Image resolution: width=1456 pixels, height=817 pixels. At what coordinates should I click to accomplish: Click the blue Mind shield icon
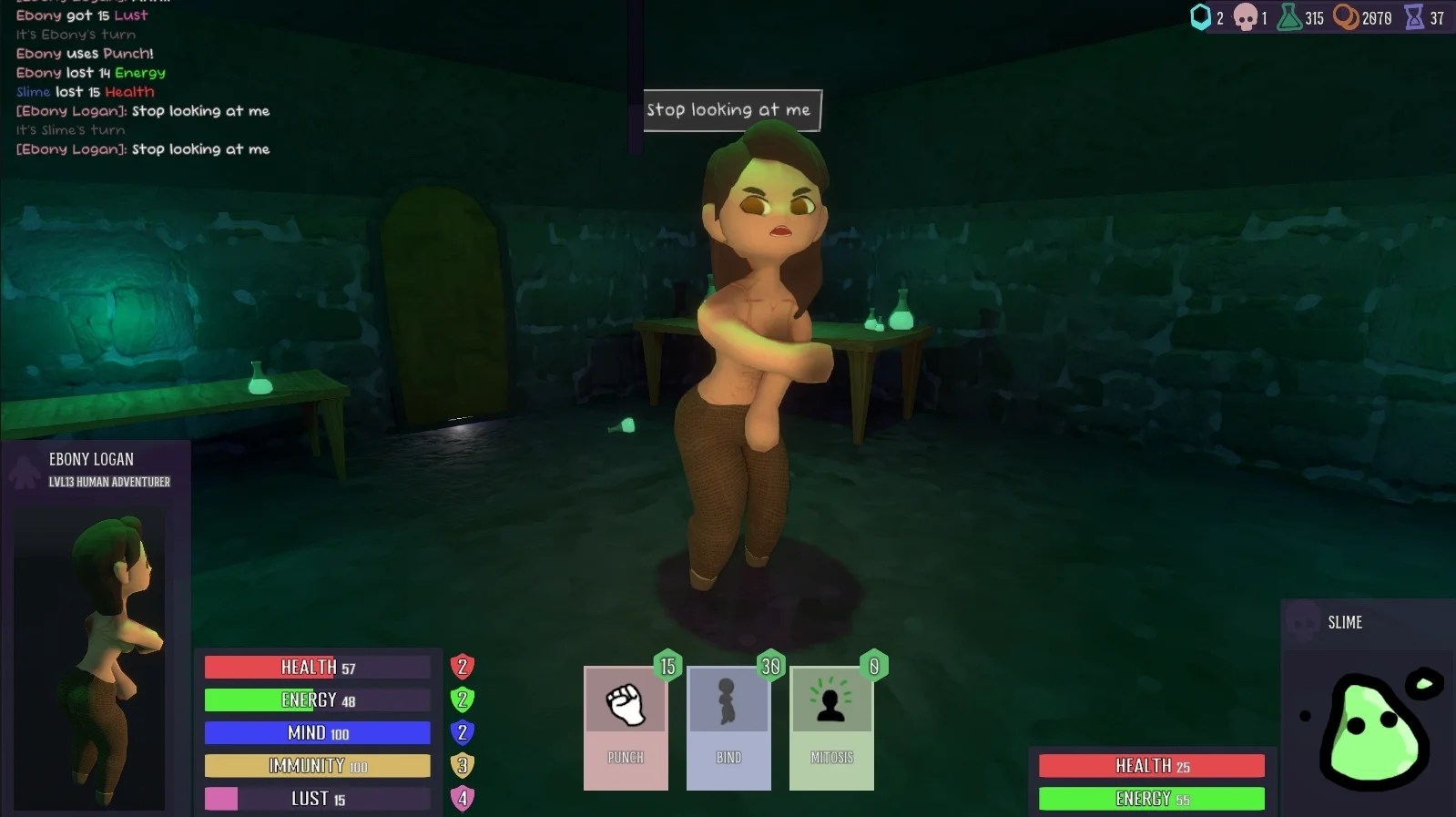click(x=462, y=732)
